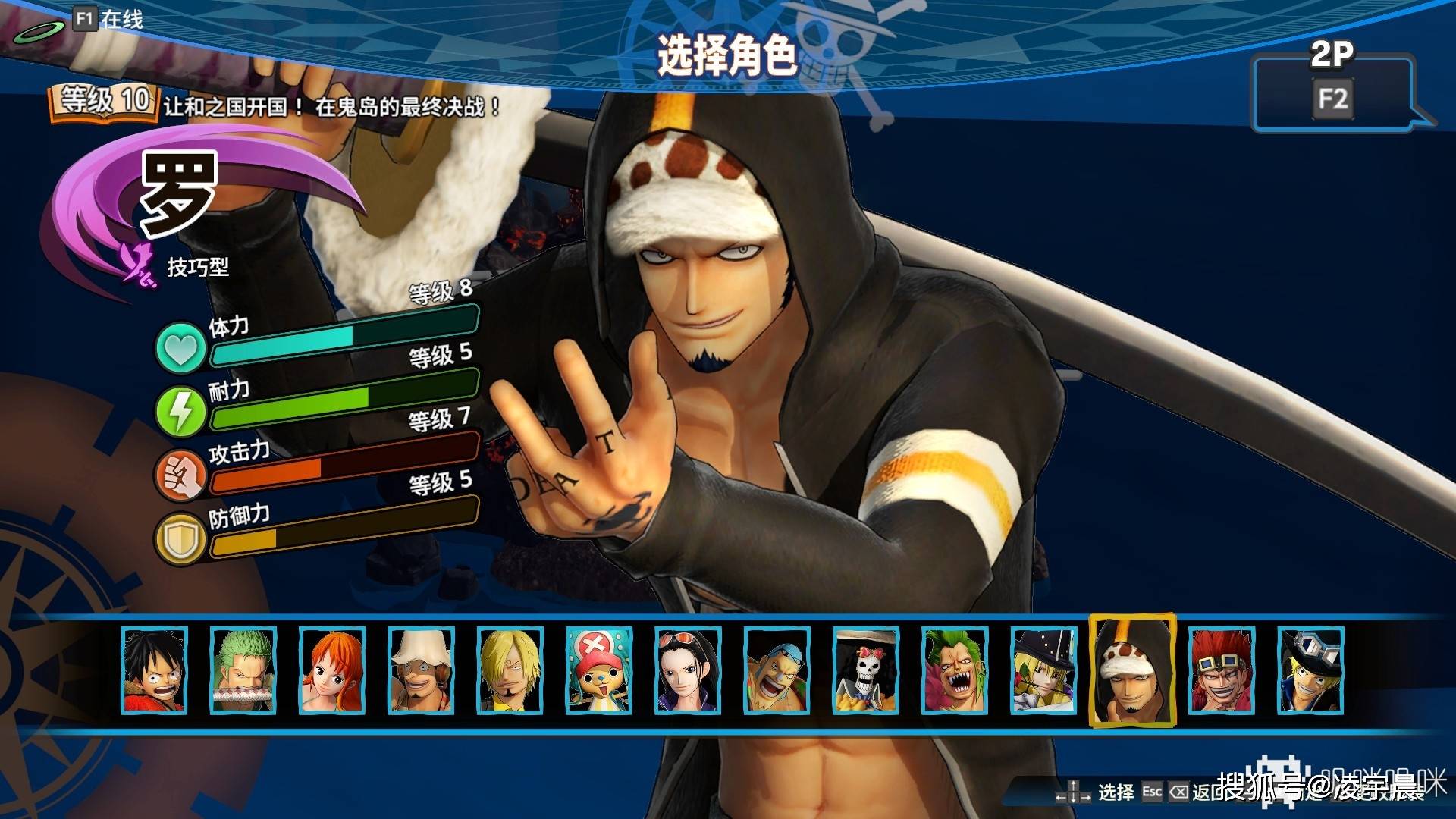Choose Cavendish's portrait with black hat

(1043, 670)
